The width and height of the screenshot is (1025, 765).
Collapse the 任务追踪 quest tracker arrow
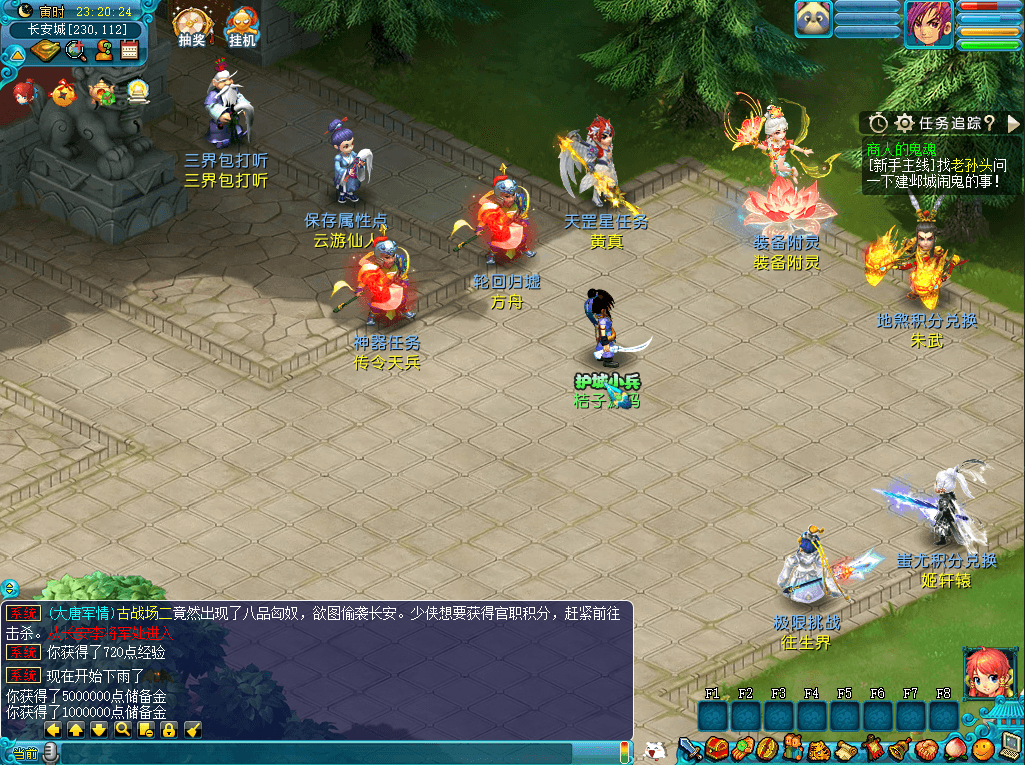click(1013, 123)
